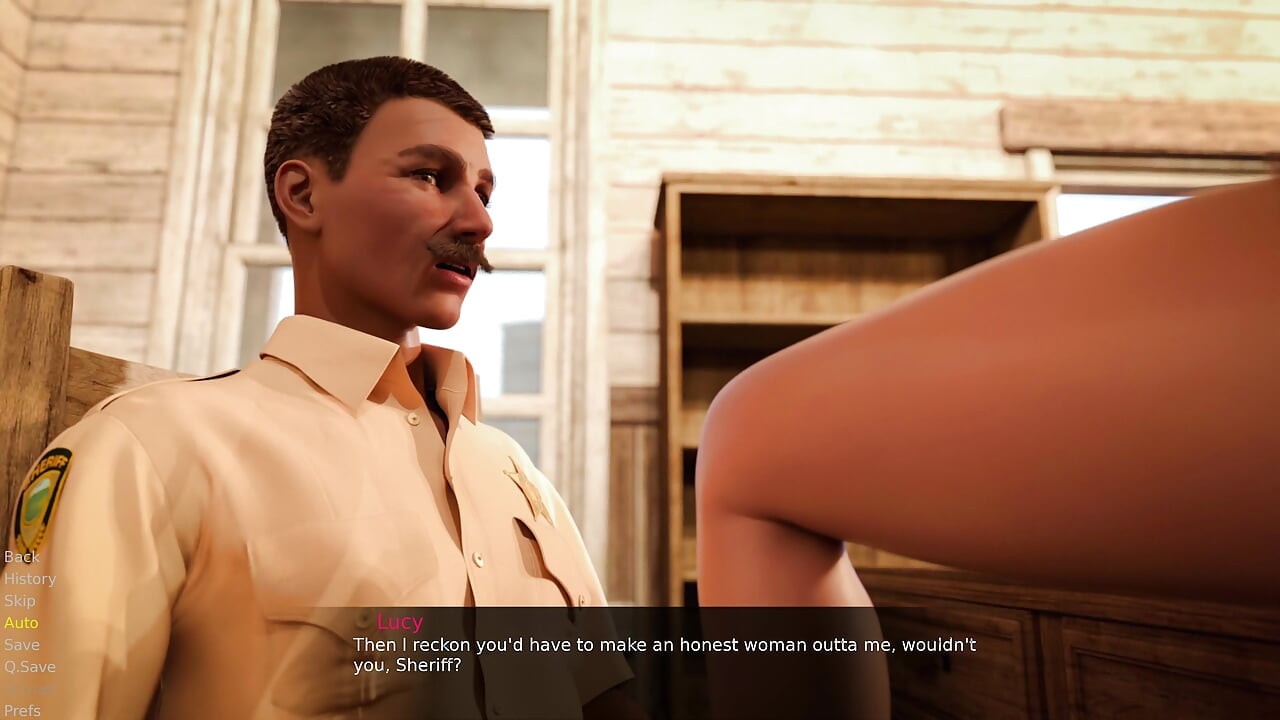This screenshot has width=1280, height=720.
Task: Click Back to rewind to previous line
Action: (x=21, y=557)
